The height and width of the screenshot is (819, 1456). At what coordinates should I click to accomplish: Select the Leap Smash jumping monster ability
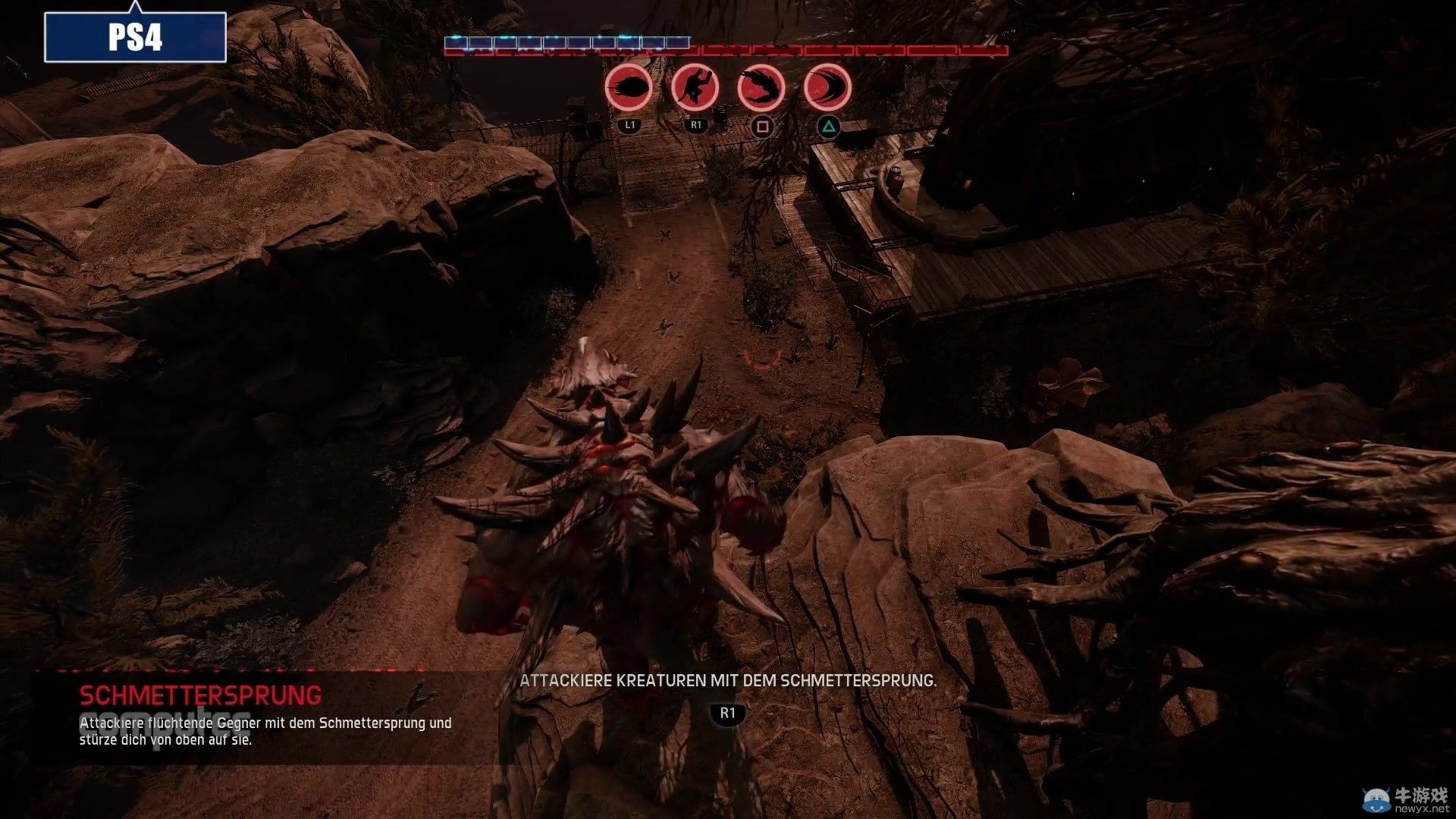pos(695,88)
